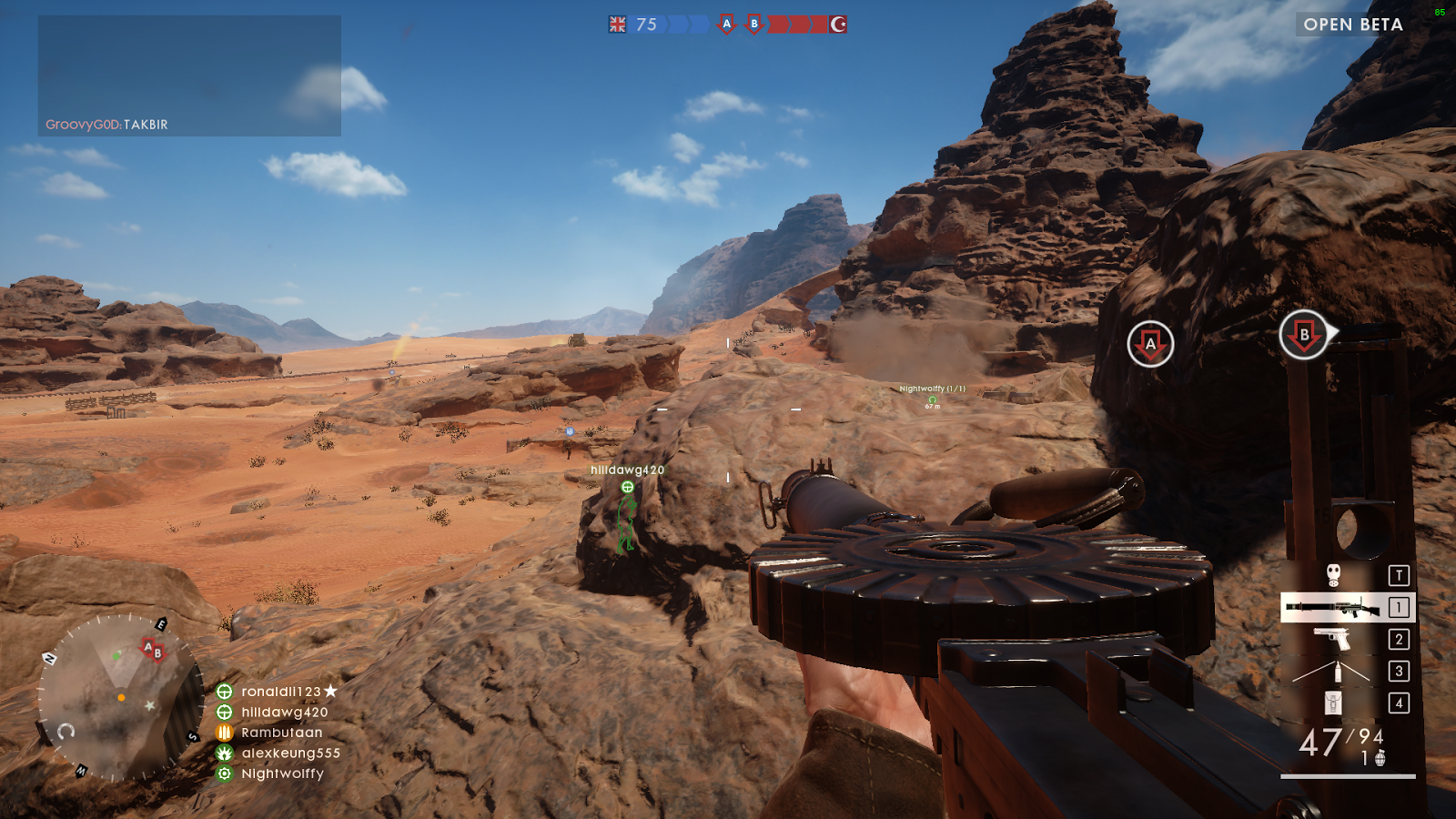1456x819 pixels.
Task: Click the large objective A waypoint marker
Action: pyautogui.click(x=1150, y=344)
